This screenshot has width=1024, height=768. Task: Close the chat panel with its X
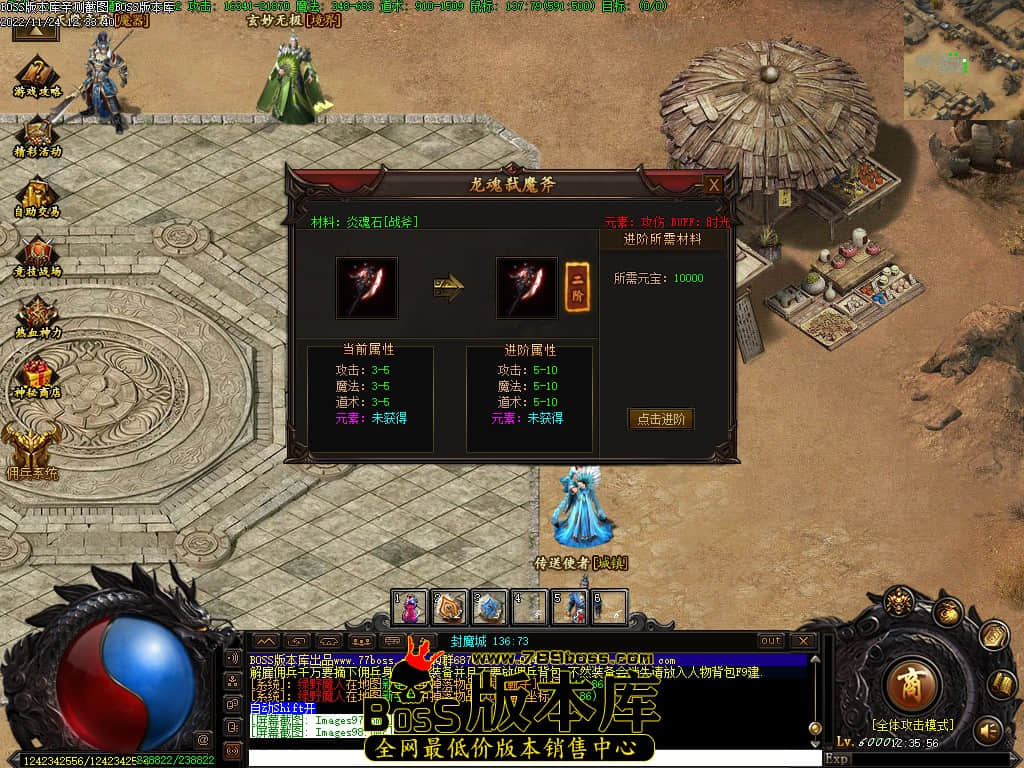803,641
